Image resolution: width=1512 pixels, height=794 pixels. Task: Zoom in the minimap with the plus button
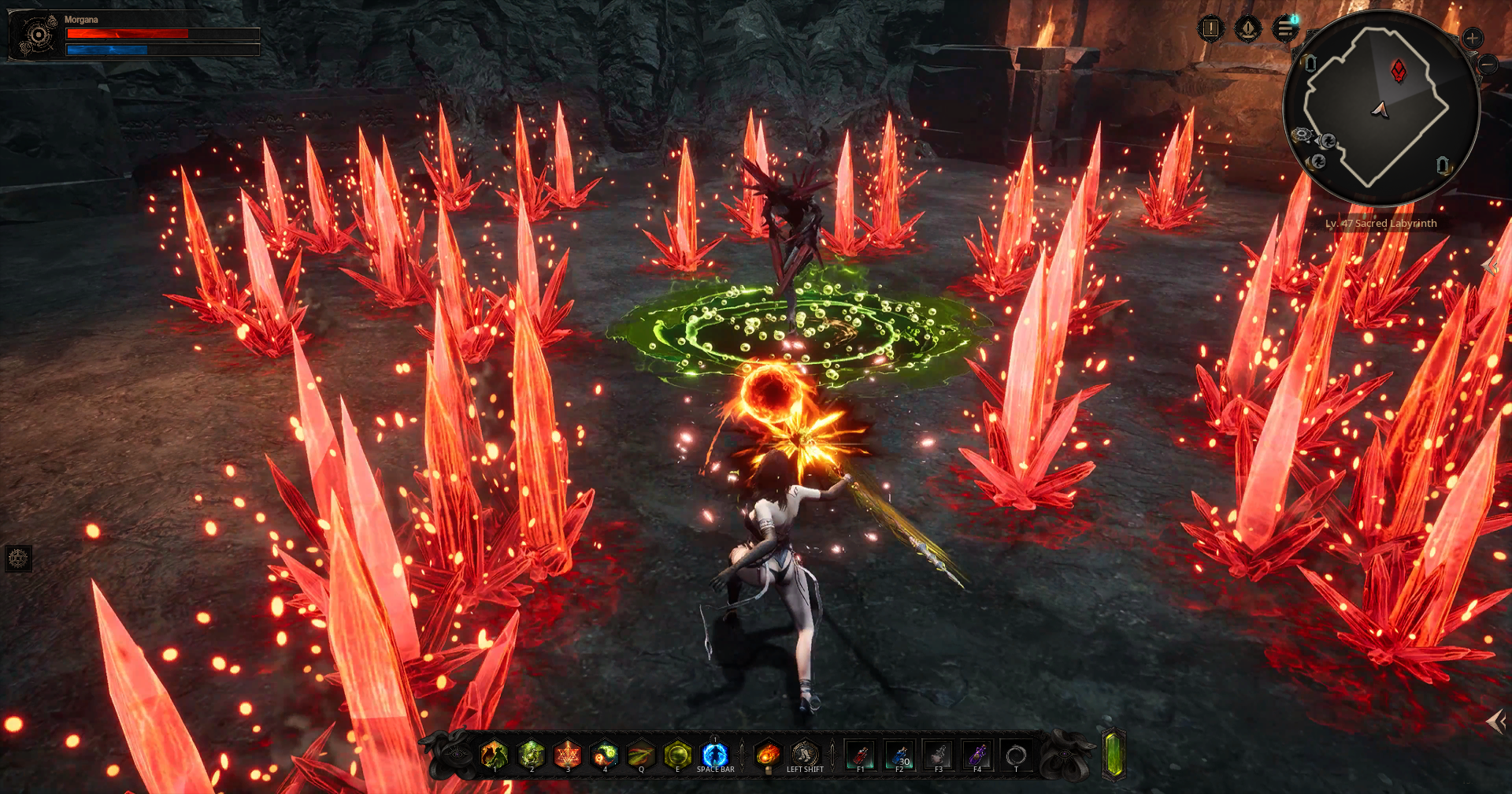tap(1471, 37)
